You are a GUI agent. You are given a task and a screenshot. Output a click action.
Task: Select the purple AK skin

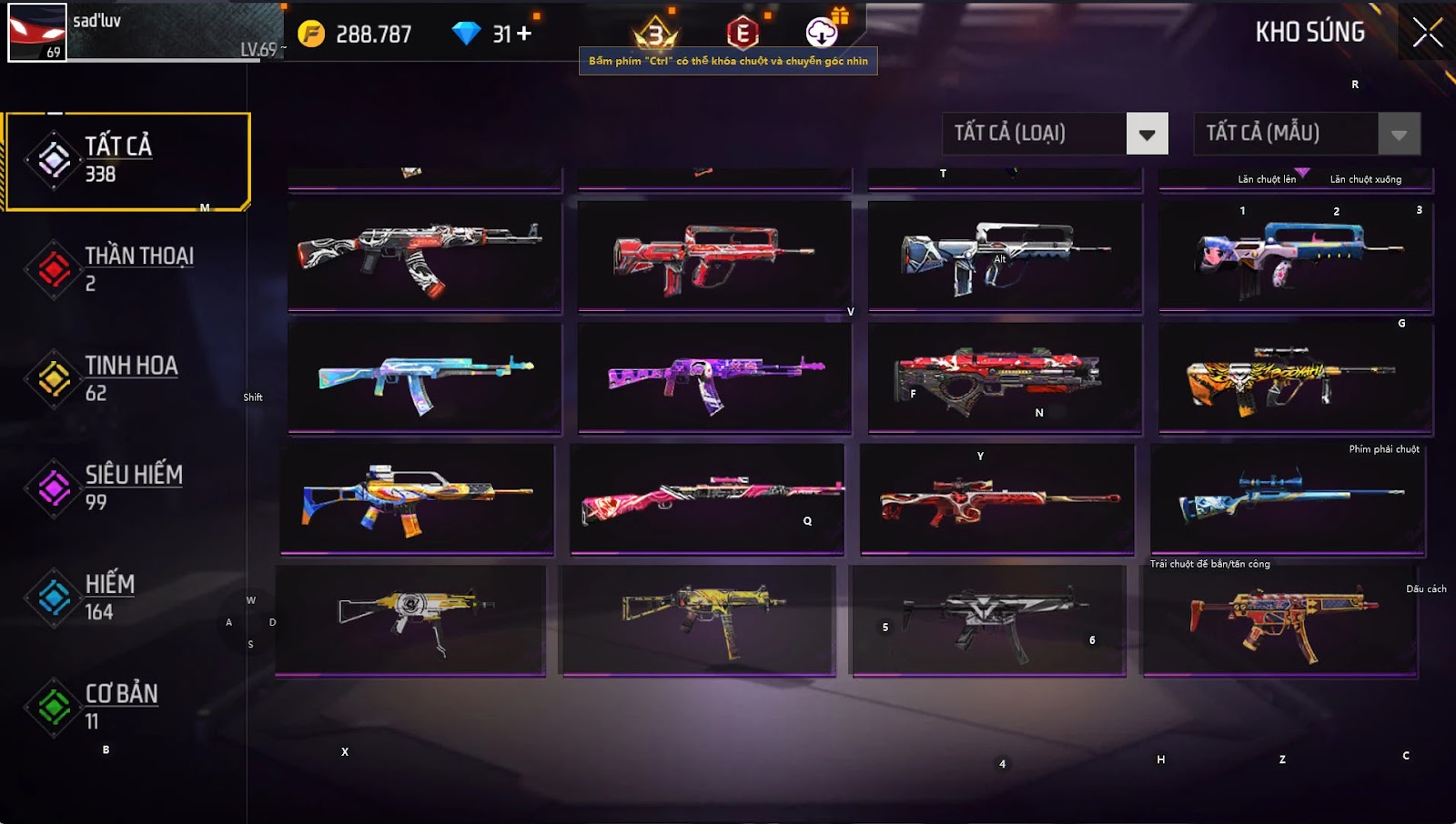(714, 377)
